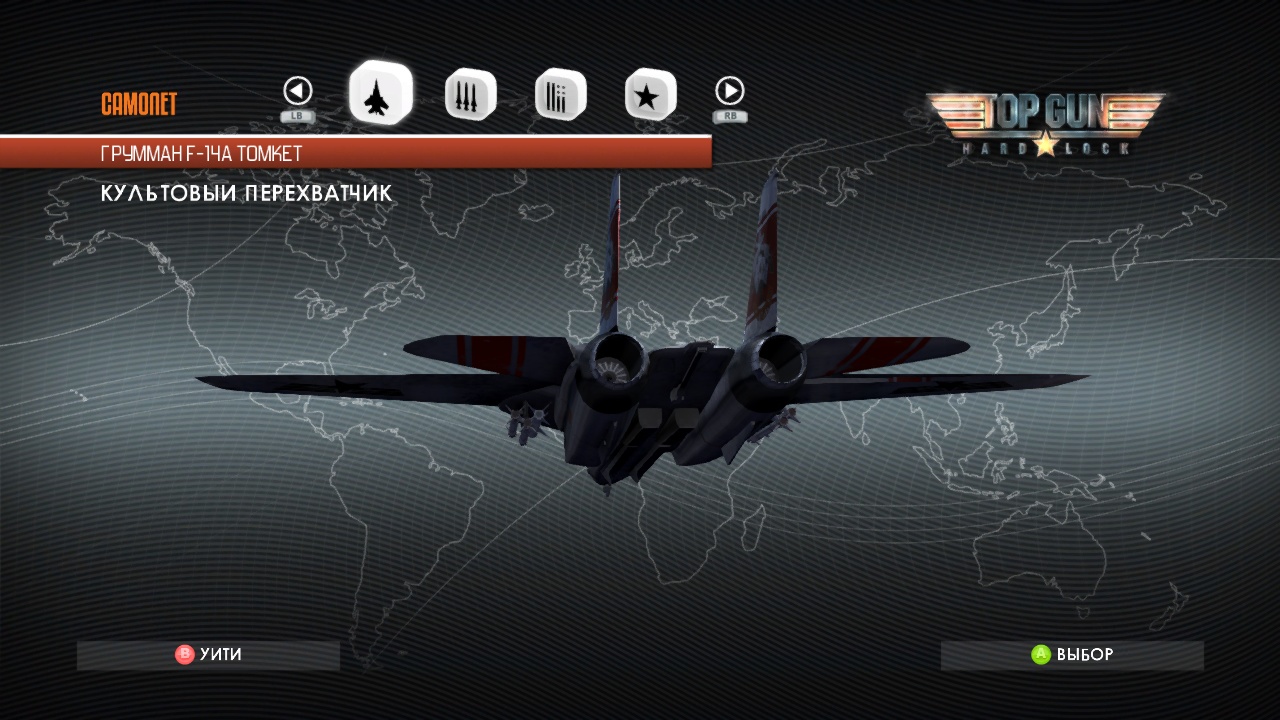Confirm with the Выбор button

click(1072, 655)
